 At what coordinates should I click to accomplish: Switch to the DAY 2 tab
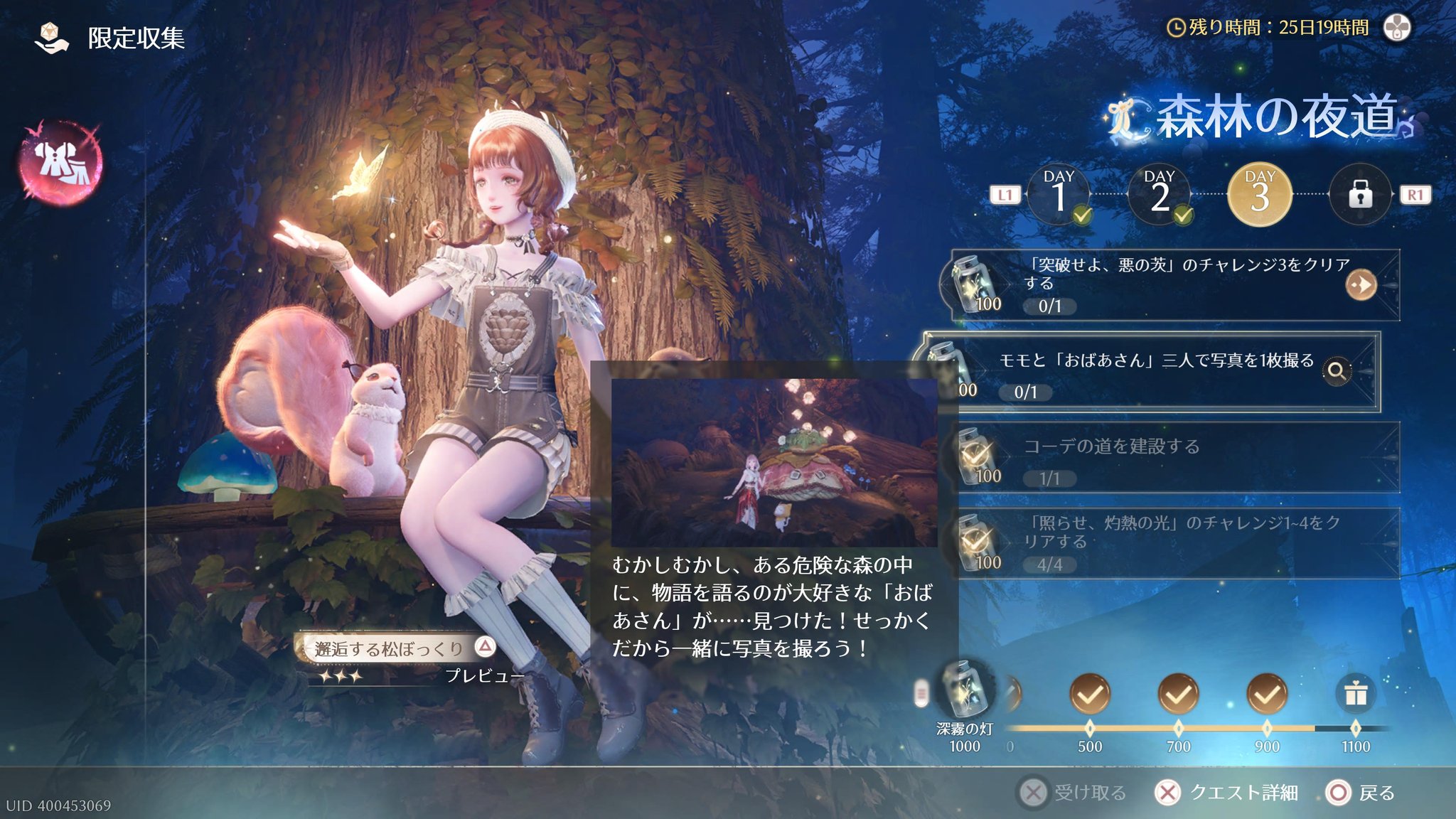(1160, 195)
